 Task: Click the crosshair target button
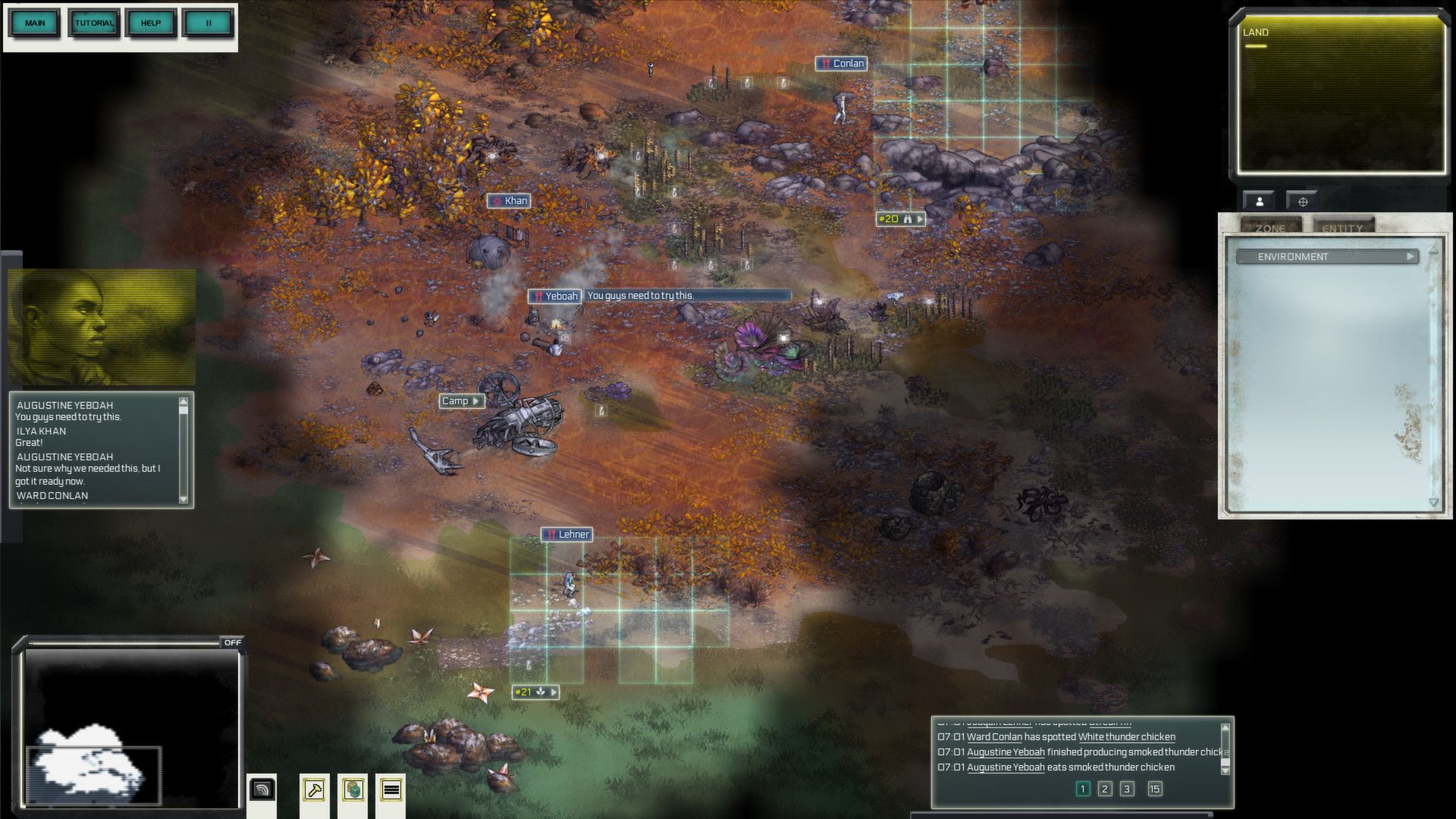1303,202
